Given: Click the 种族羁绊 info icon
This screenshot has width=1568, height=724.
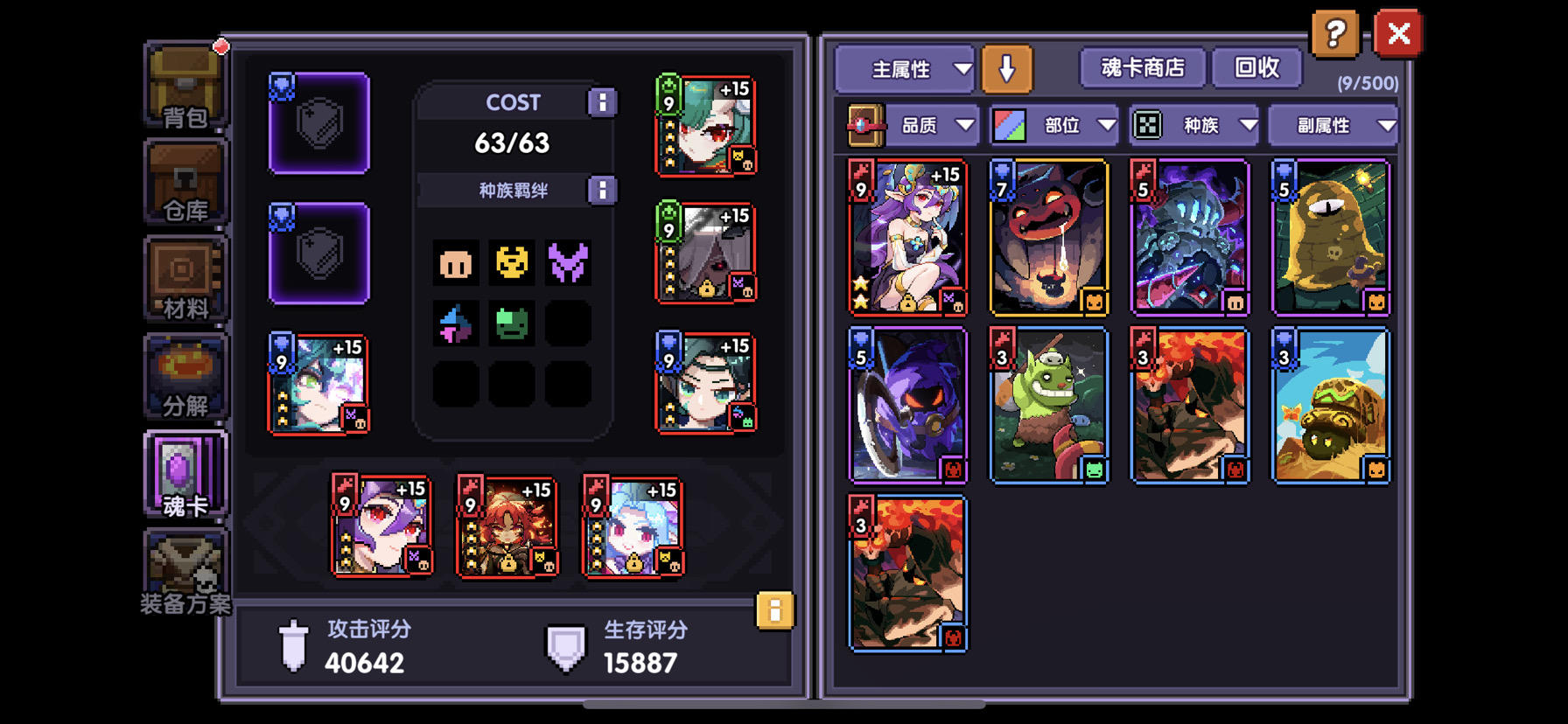Looking at the screenshot, I should pos(602,190).
